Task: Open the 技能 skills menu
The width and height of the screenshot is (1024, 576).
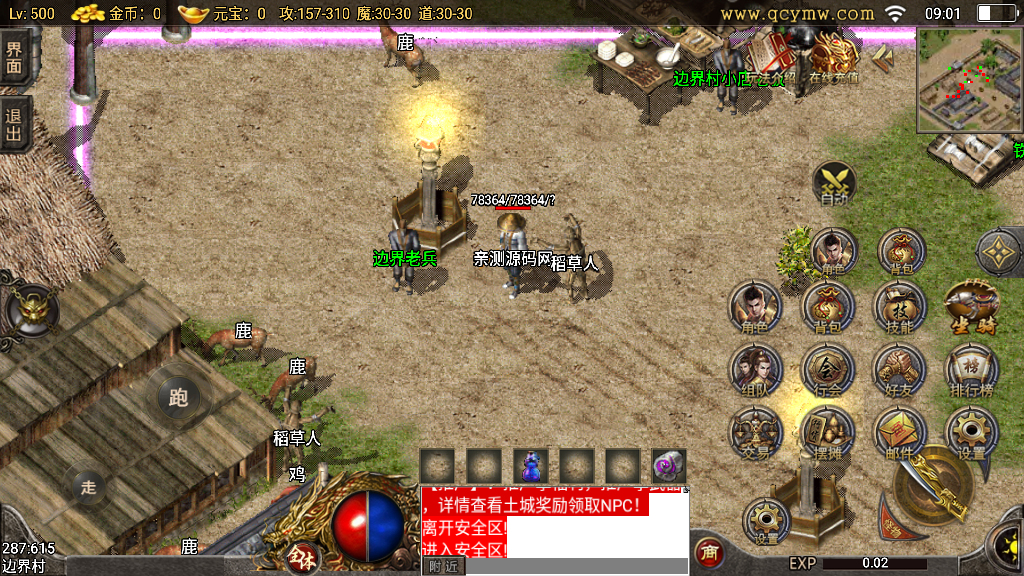Action: tap(900, 306)
